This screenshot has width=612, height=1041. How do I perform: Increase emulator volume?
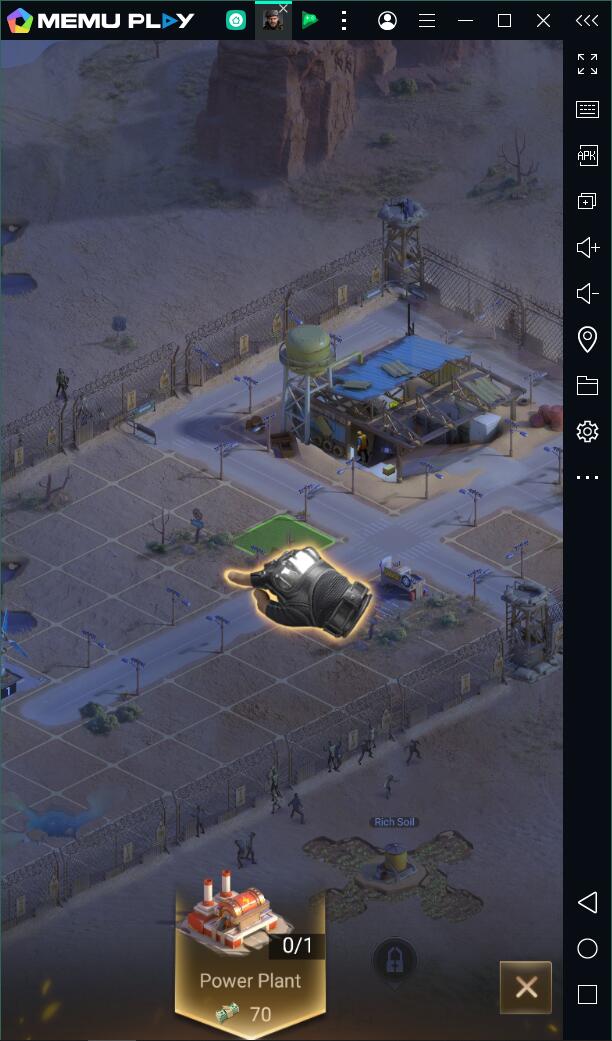(587, 247)
